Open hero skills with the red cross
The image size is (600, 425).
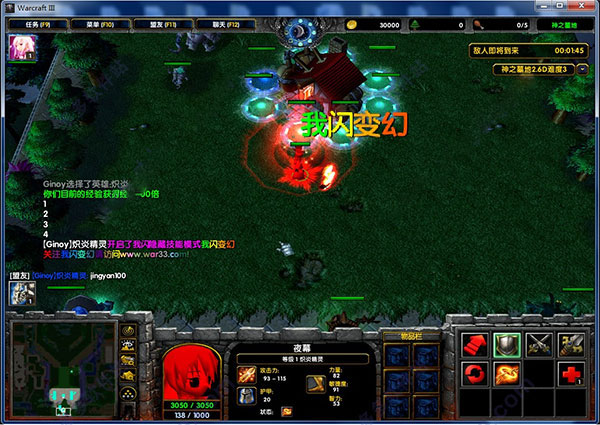click(x=572, y=374)
